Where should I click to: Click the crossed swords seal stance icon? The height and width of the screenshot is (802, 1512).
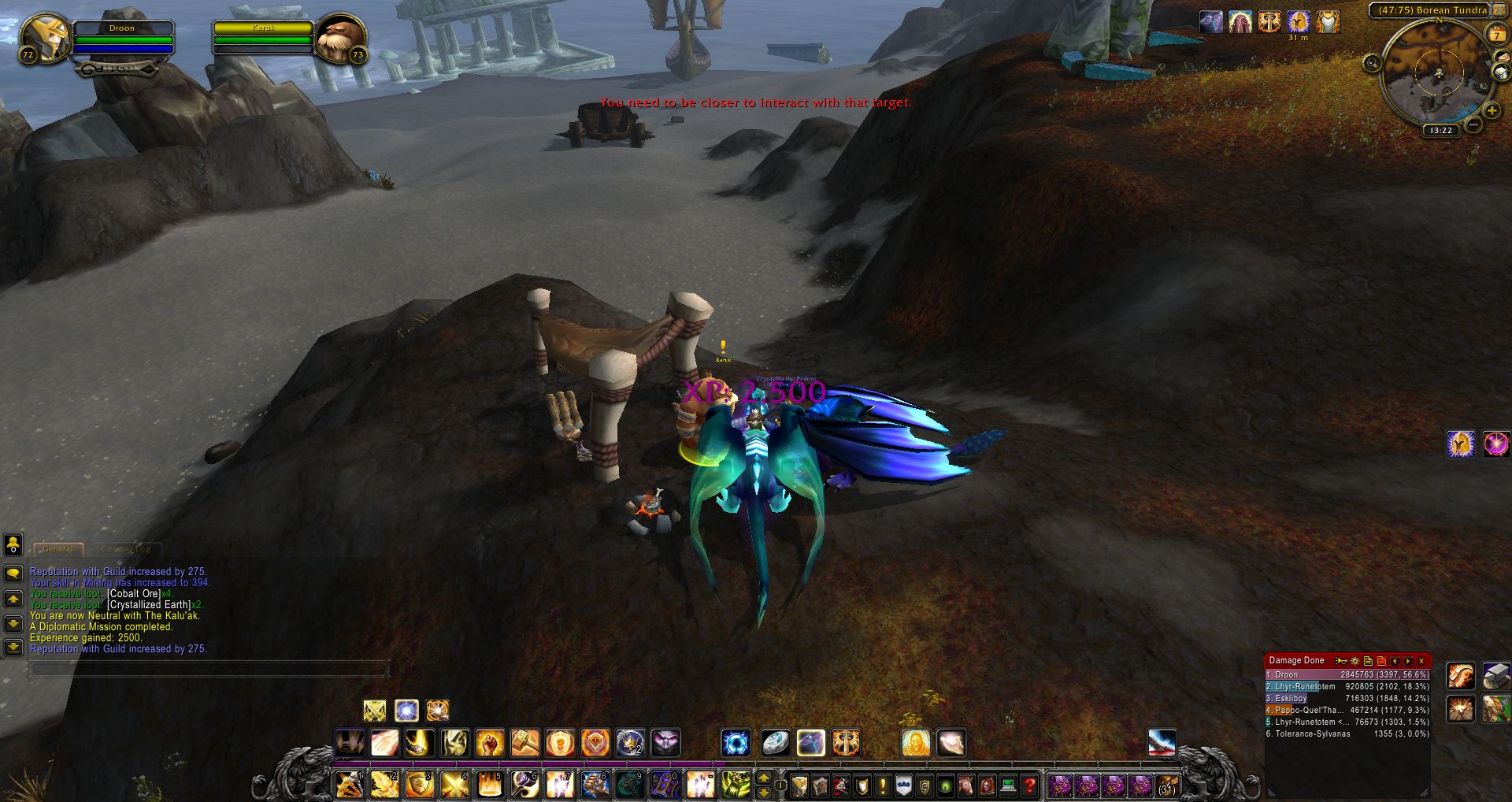pyautogui.click(x=375, y=711)
